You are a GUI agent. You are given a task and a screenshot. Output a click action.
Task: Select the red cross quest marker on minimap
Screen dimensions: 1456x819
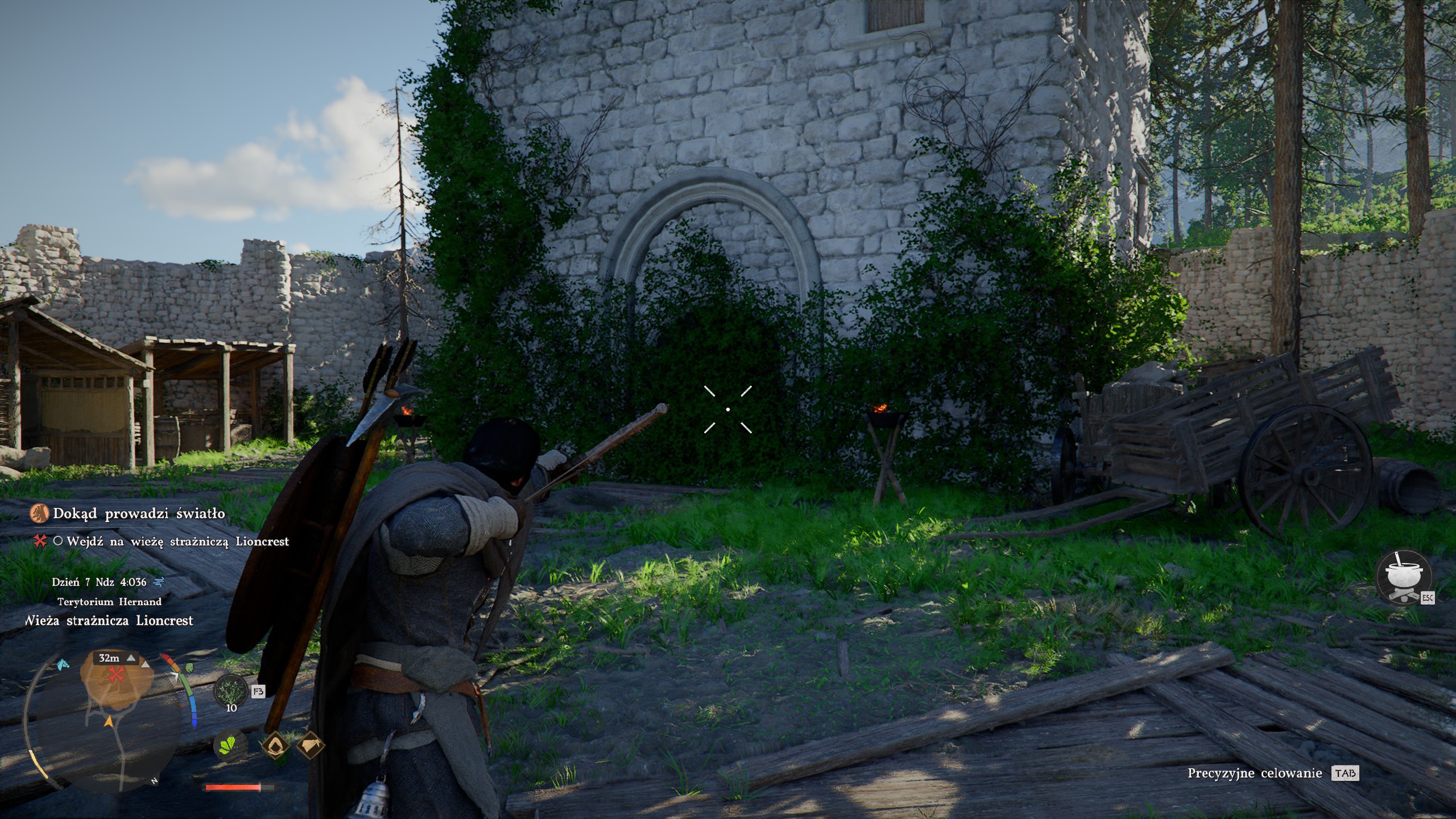tap(117, 675)
